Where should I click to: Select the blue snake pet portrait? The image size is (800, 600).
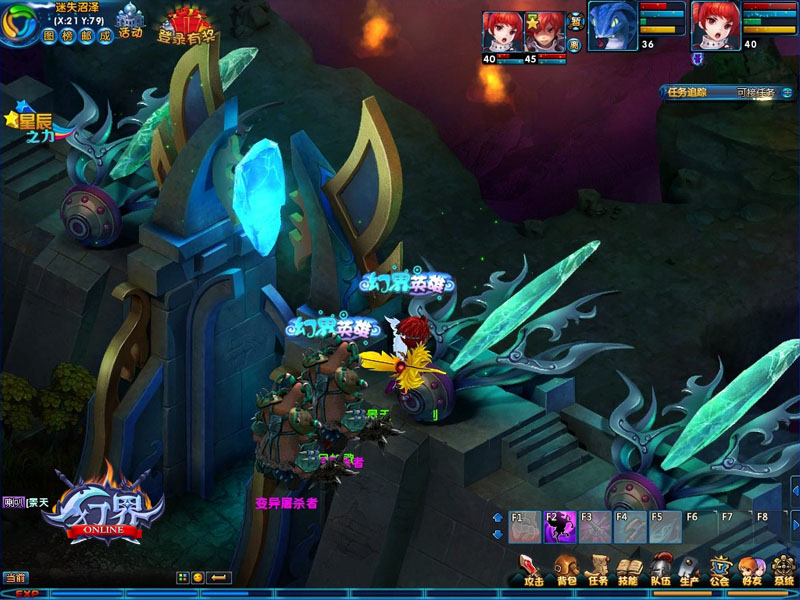click(610, 22)
